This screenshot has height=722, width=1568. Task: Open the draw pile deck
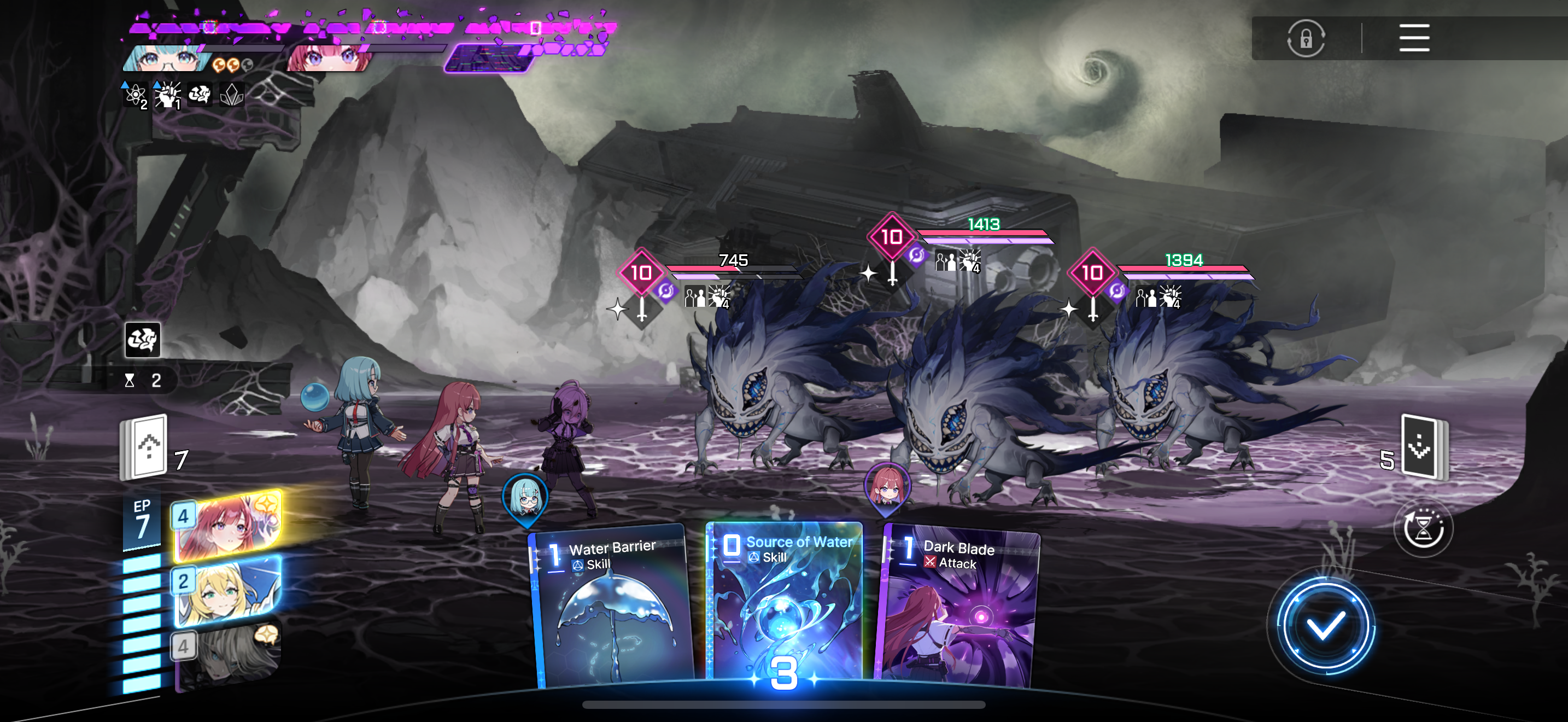[x=146, y=447]
